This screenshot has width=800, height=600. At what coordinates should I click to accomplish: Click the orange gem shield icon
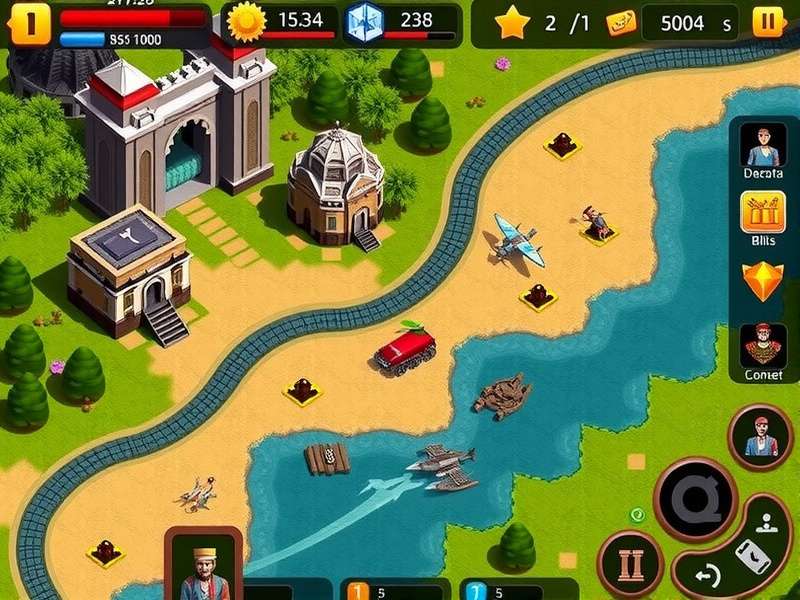763,280
